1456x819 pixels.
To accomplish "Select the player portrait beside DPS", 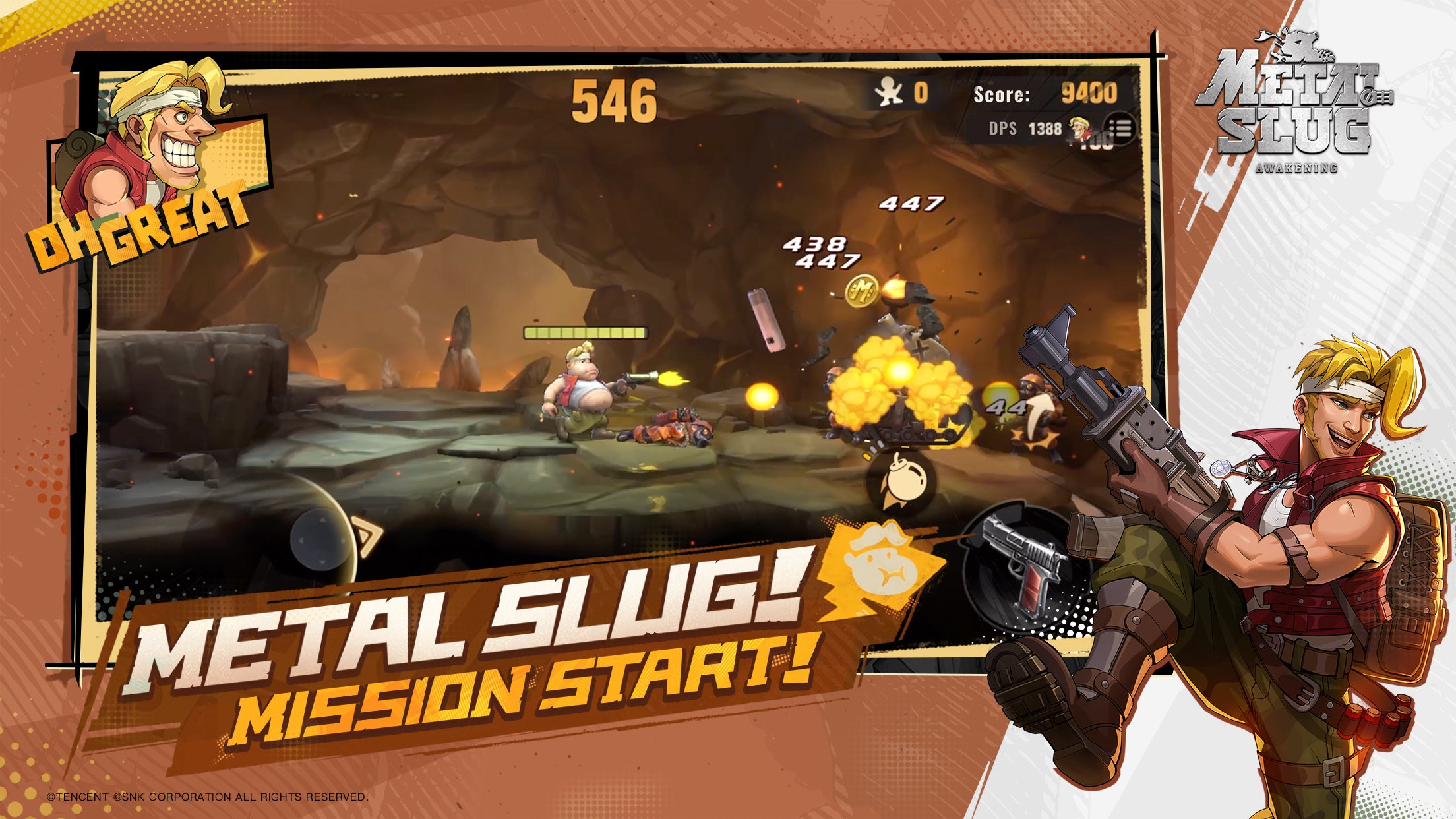I will 1079,128.
